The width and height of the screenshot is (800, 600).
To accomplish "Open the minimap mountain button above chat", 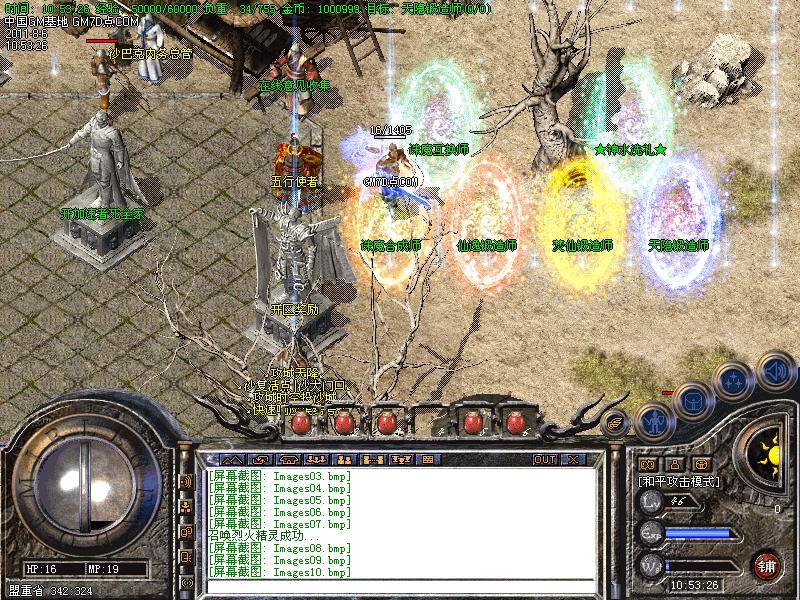I will 232,459.
